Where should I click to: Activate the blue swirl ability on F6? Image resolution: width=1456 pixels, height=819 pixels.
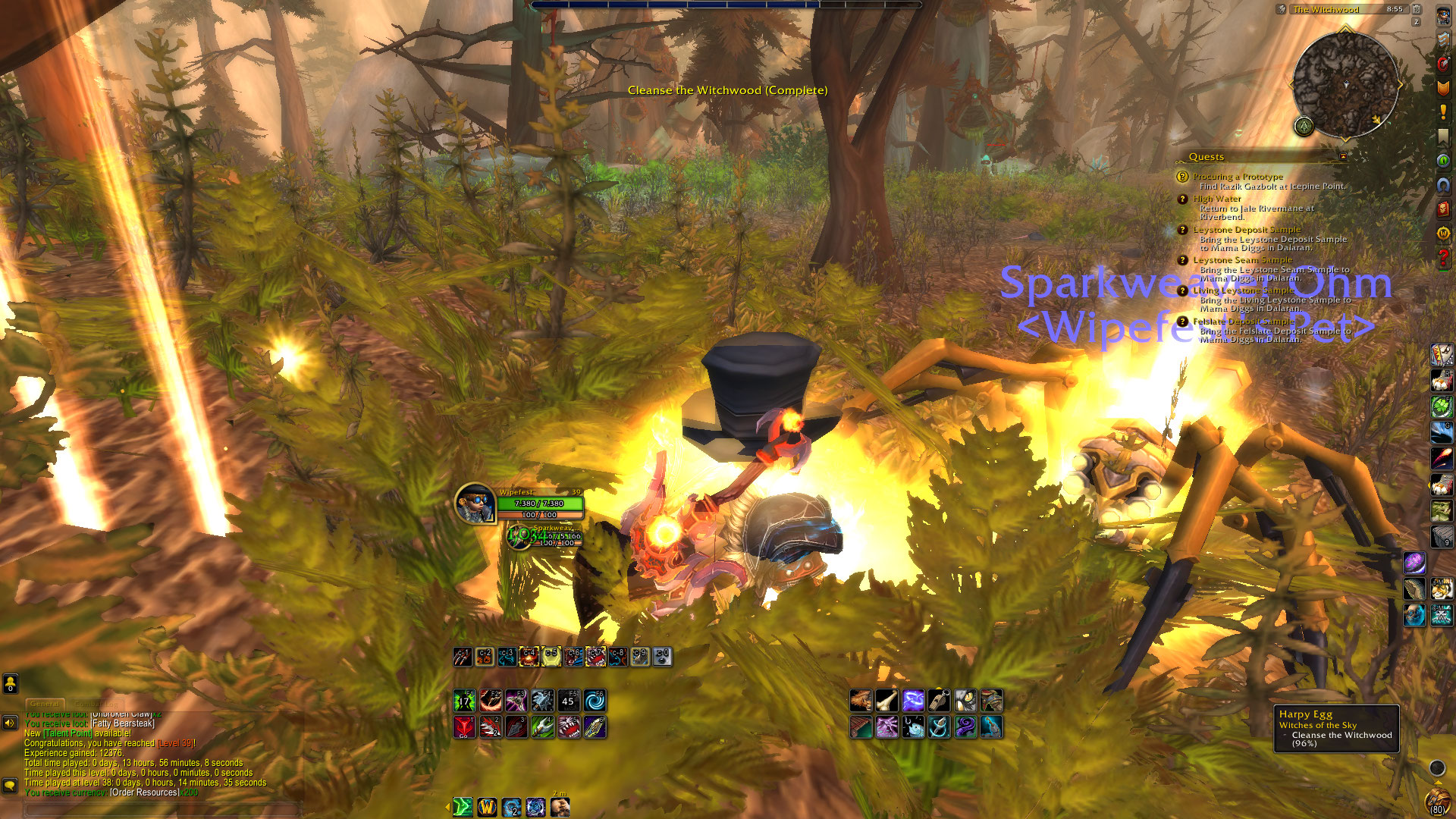point(595,701)
